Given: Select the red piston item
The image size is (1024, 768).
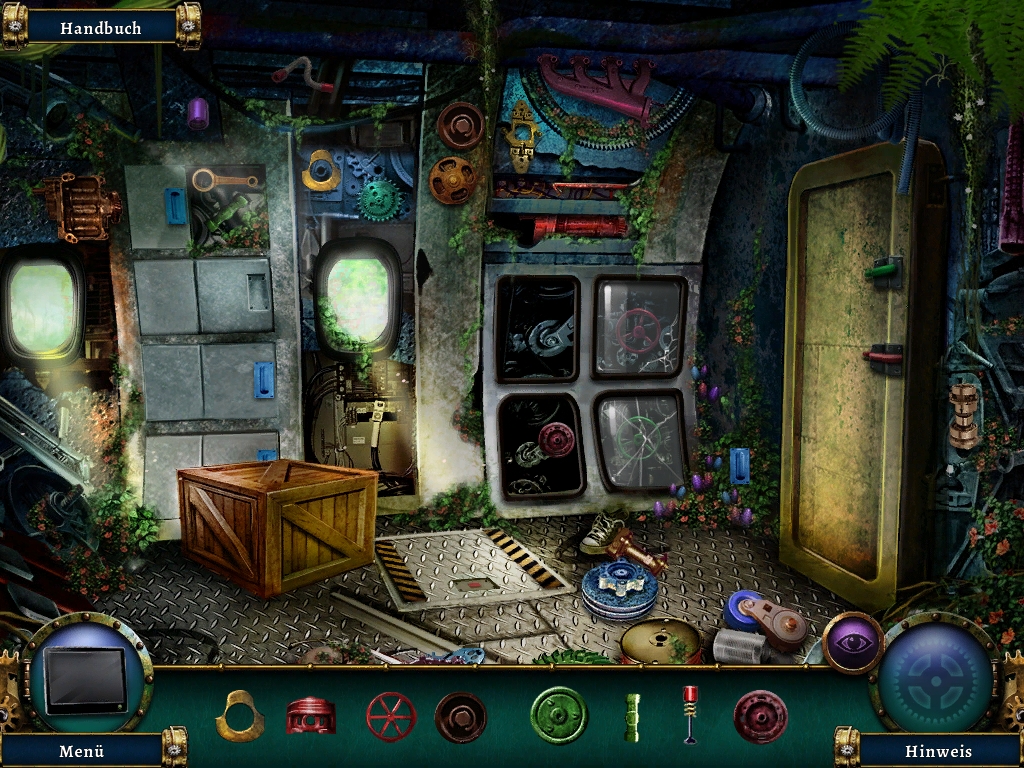Looking at the screenshot, I should tap(311, 716).
